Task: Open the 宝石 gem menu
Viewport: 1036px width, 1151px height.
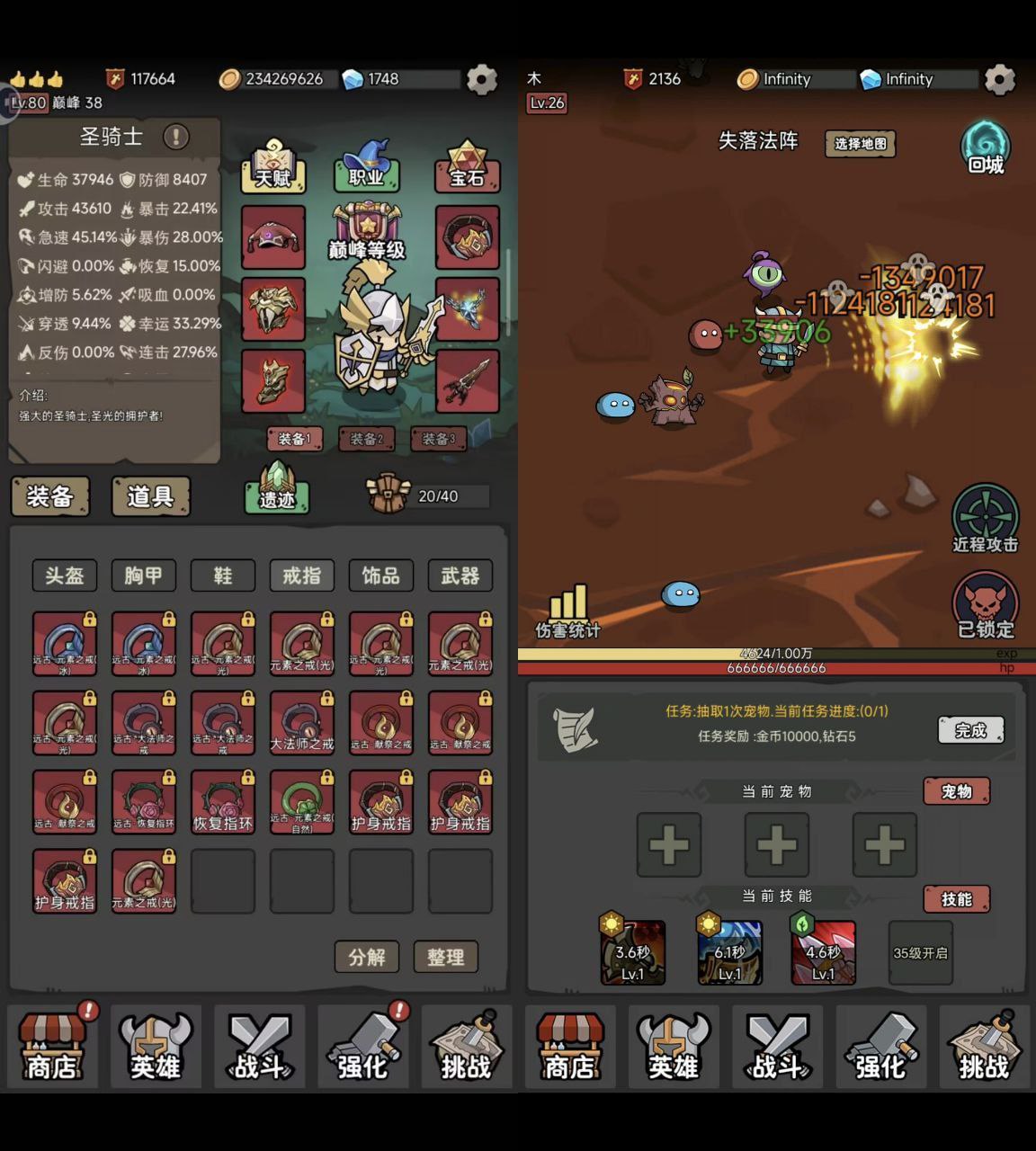Action: click(x=467, y=167)
